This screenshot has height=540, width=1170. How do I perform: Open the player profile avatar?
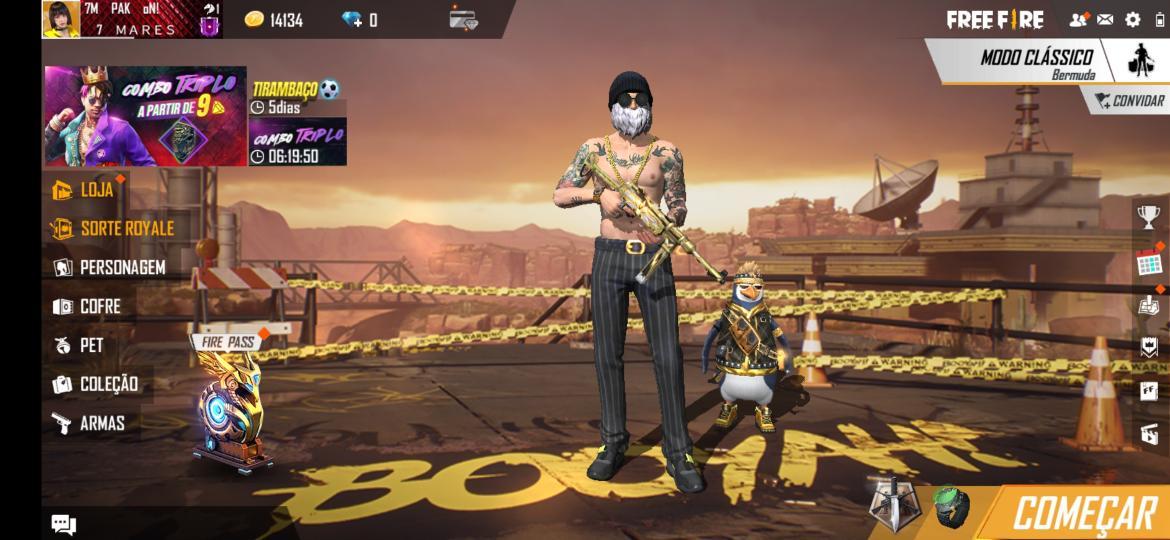point(61,19)
